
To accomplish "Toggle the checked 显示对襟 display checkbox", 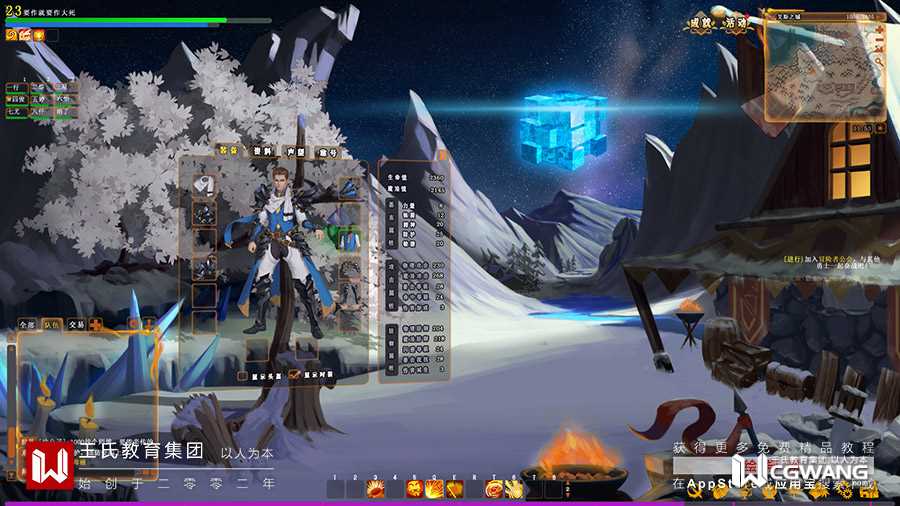I will click(294, 375).
